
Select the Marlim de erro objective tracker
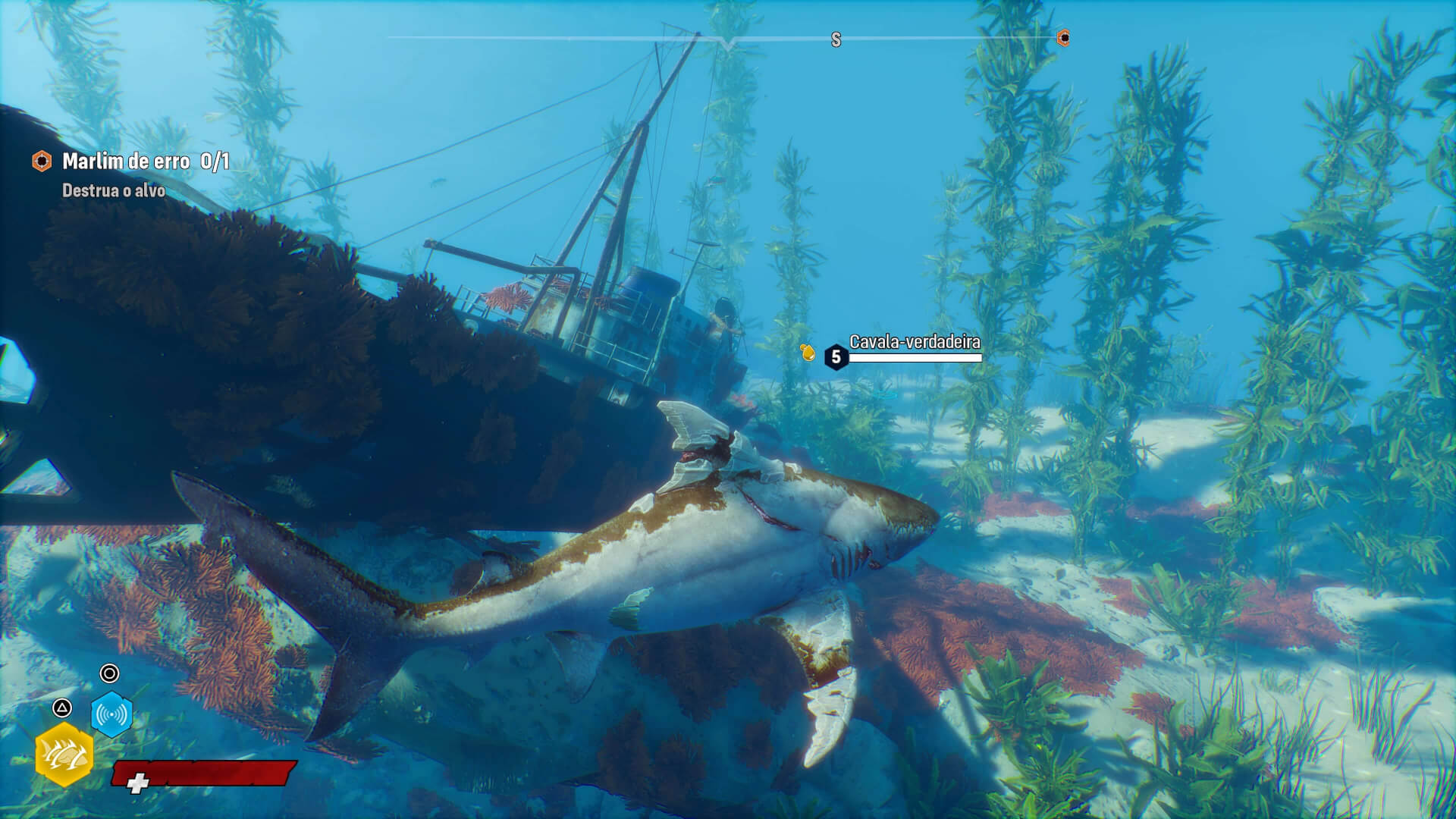point(130,162)
